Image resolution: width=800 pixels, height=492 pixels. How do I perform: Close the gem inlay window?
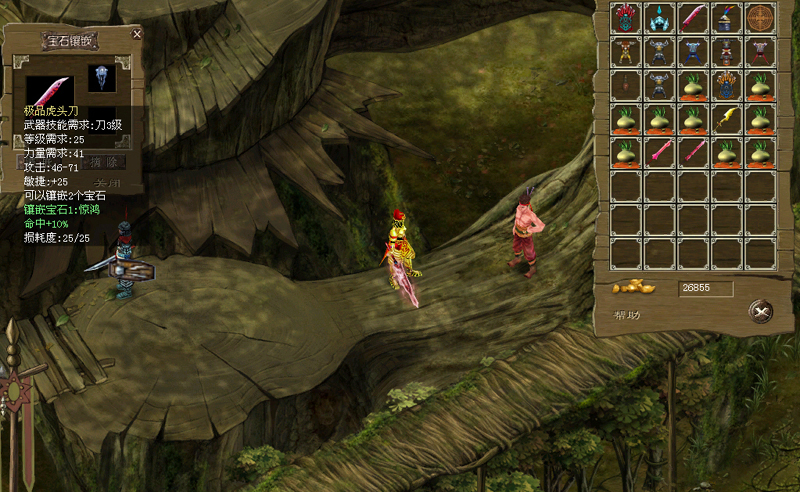pos(137,34)
